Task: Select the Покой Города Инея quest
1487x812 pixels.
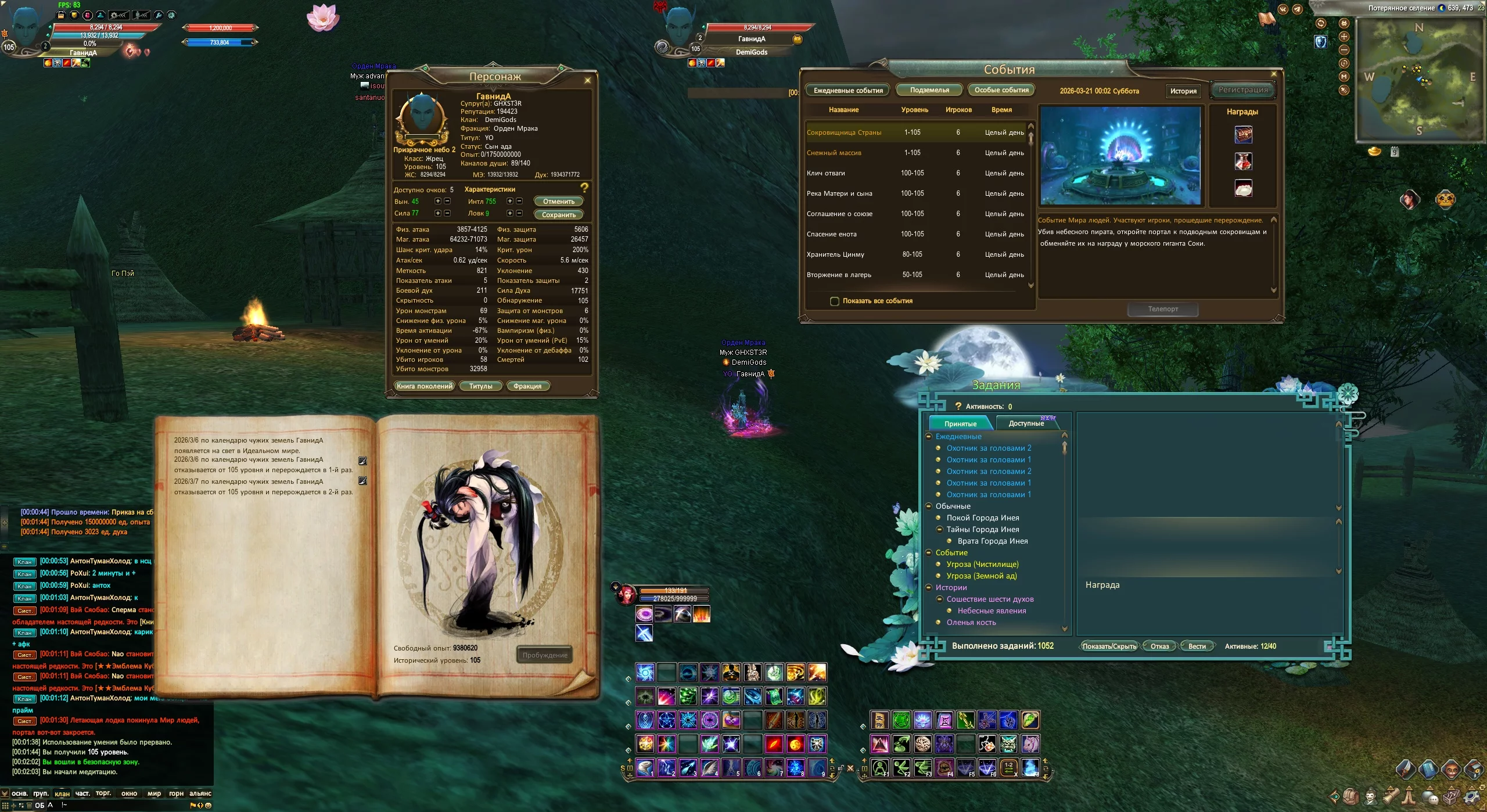Action: click(x=983, y=518)
